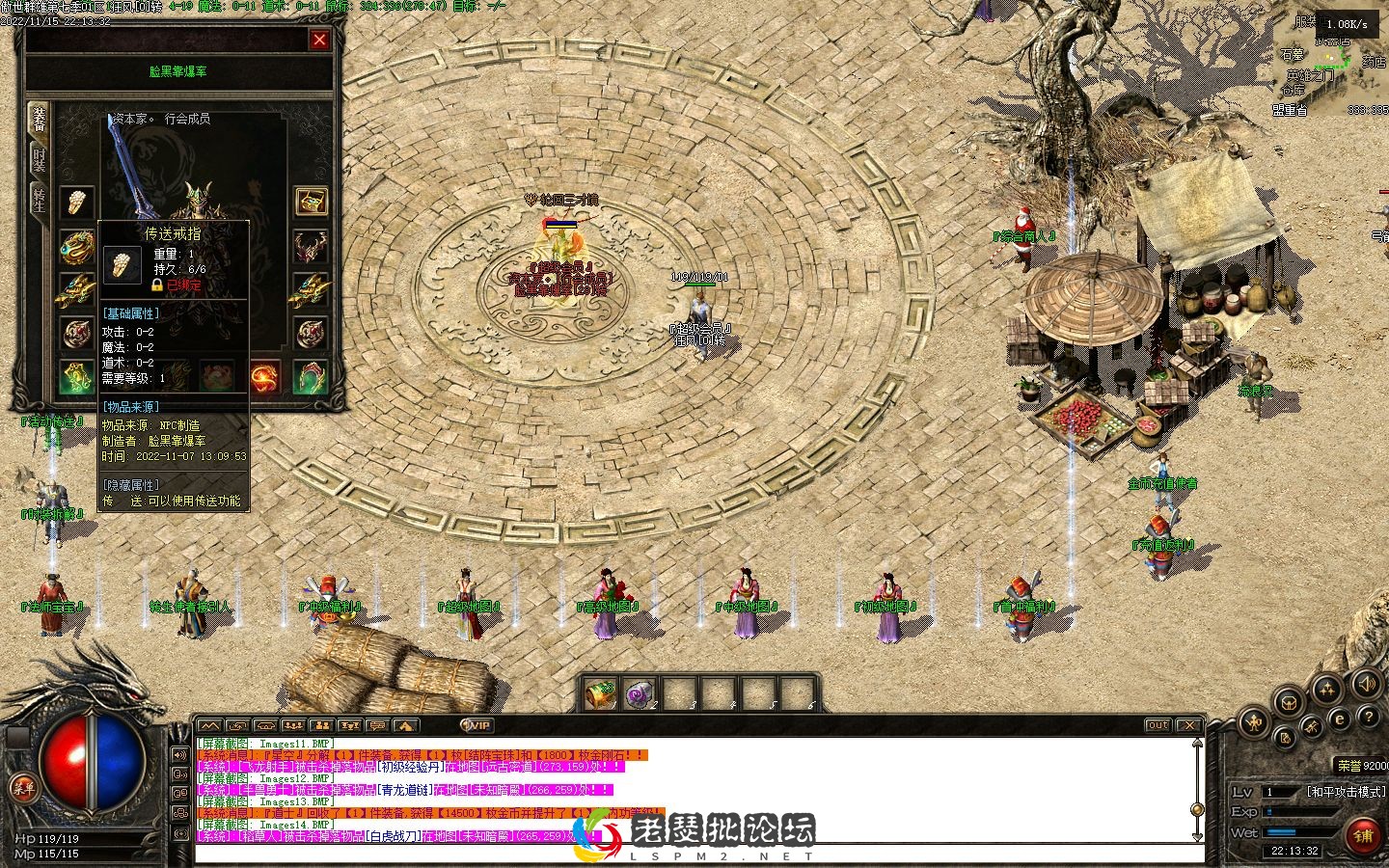Open the 转生 rebirth tab
The image size is (1389, 868).
(39, 200)
